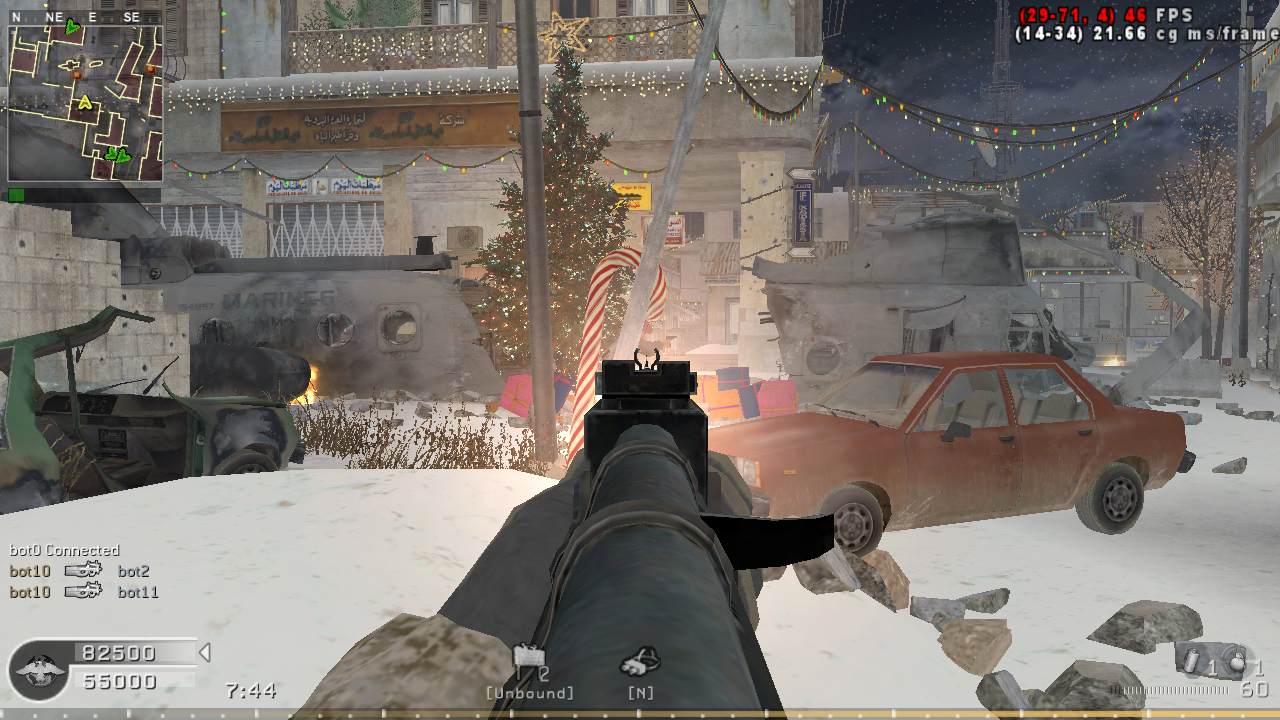
Task: Activate the night vision goggles icon
Action: pos(640,660)
